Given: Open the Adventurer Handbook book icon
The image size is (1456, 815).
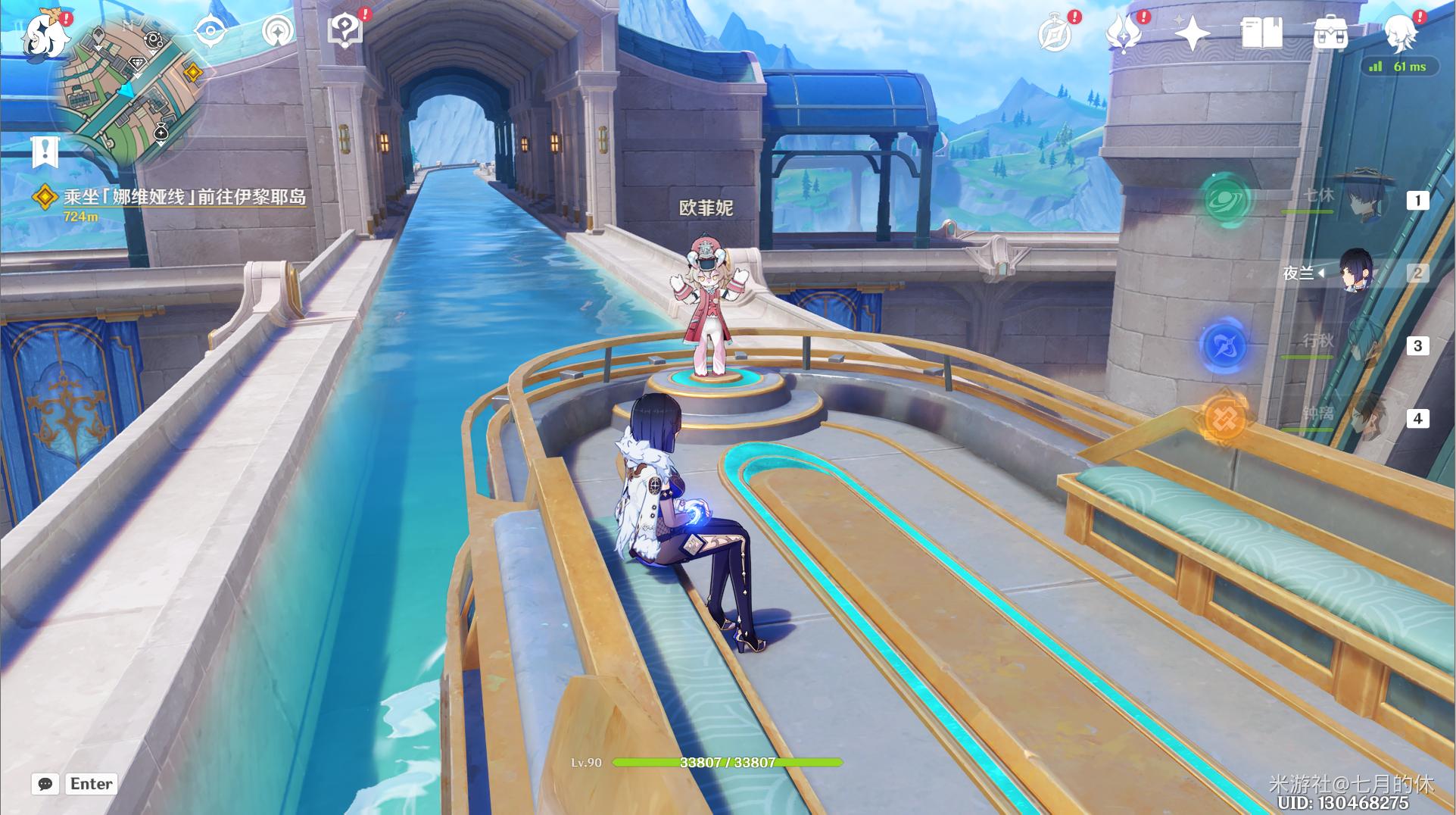Looking at the screenshot, I should [1261, 34].
